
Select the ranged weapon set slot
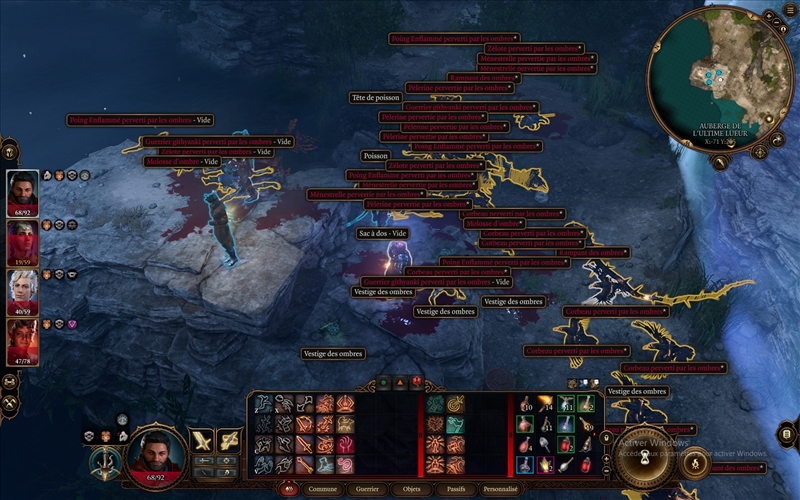(x=229, y=440)
